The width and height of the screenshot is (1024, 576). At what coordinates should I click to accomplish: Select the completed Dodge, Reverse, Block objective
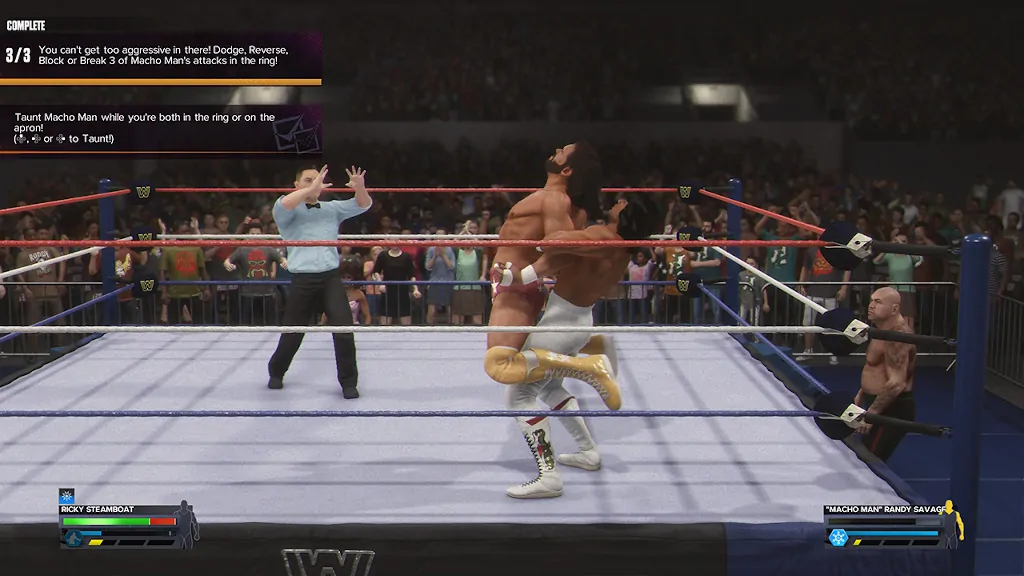click(x=160, y=55)
